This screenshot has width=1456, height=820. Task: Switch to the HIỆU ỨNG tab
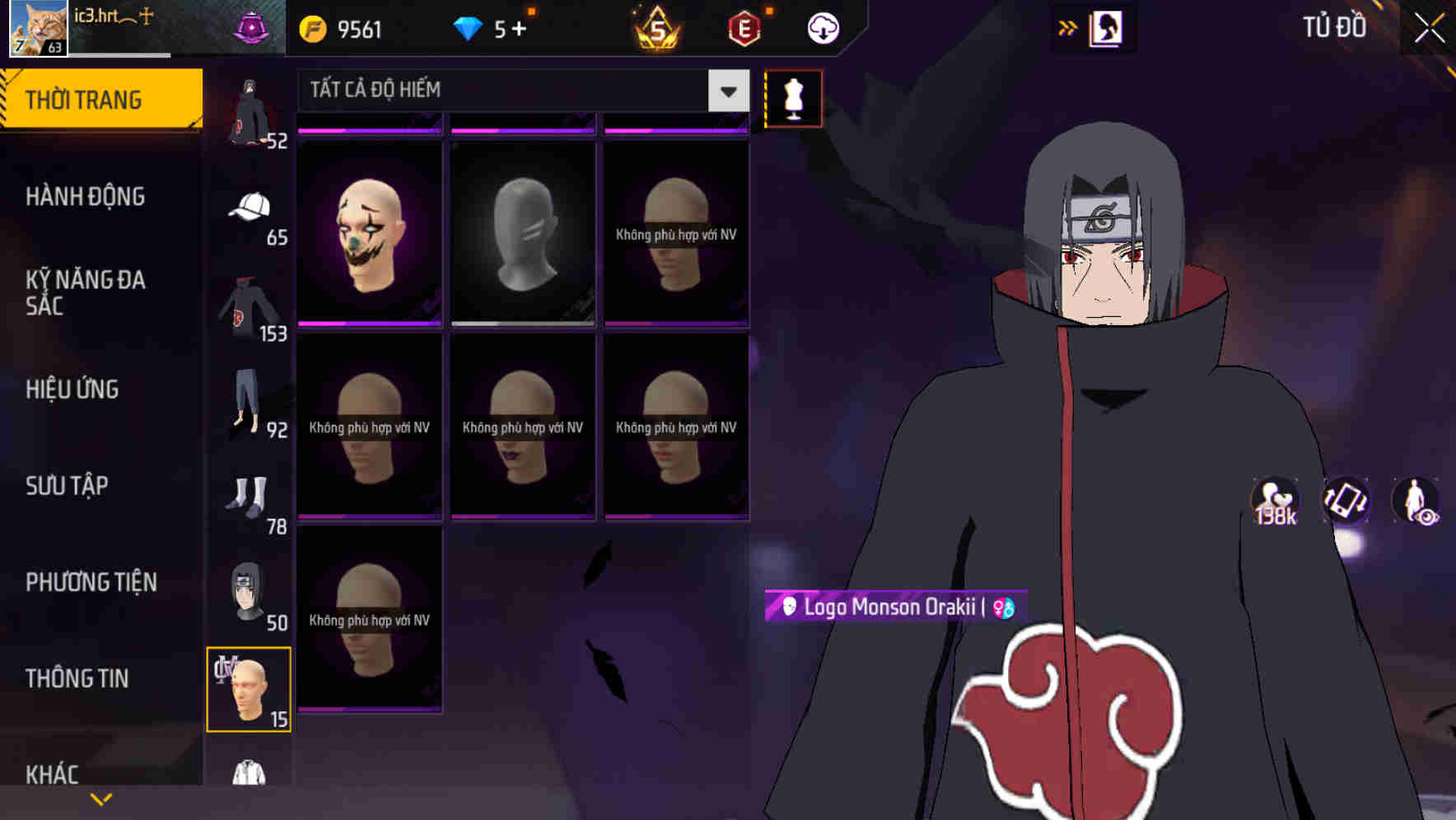[x=72, y=389]
